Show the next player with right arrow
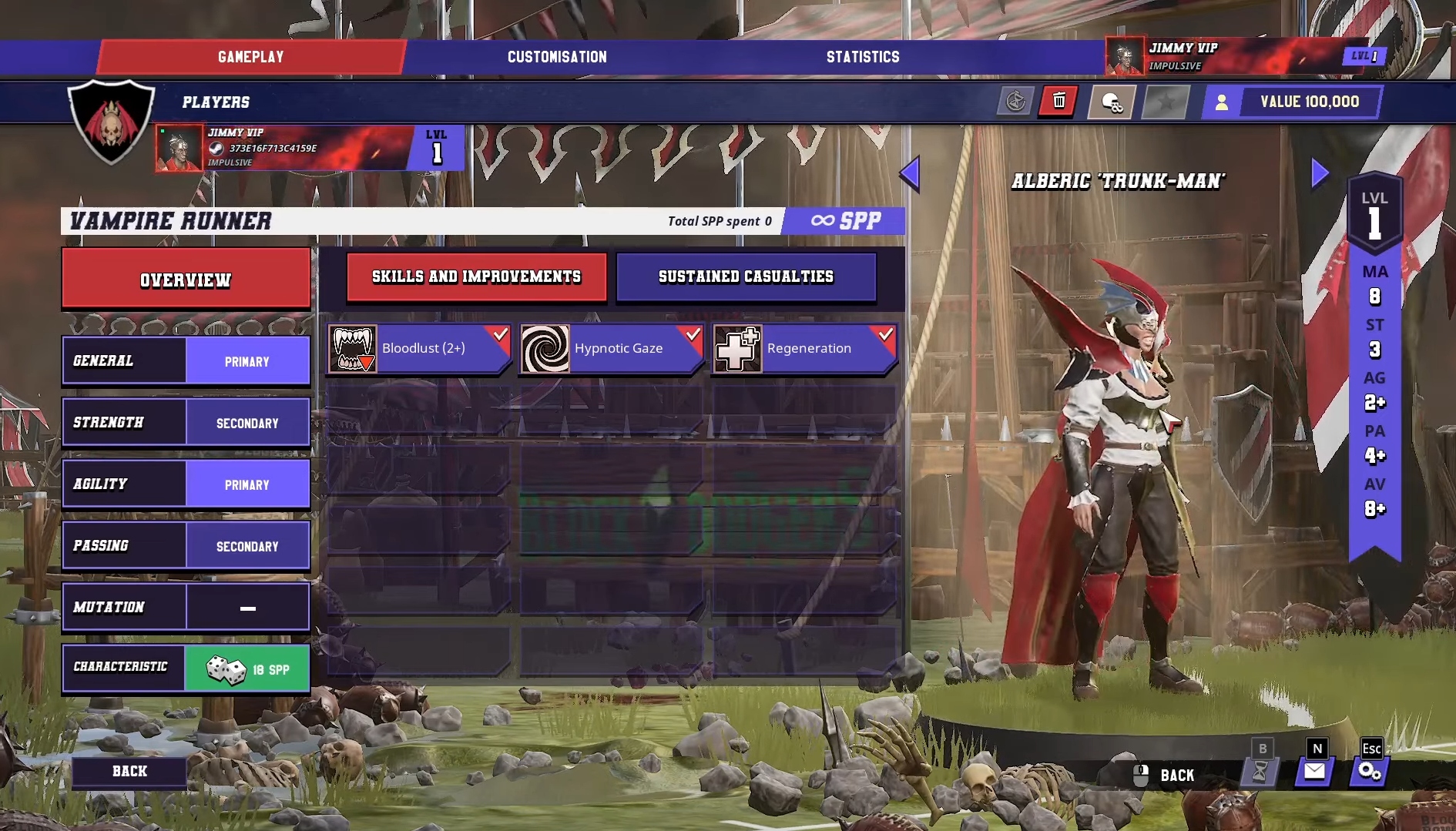The image size is (1456, 831). click(x=1320, y=173)
